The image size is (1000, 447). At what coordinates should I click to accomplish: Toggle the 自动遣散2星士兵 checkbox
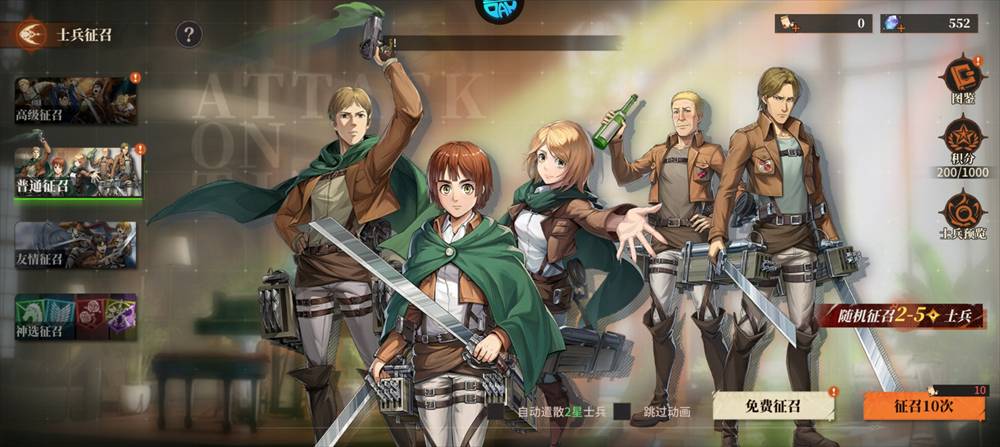pos(496,411)
